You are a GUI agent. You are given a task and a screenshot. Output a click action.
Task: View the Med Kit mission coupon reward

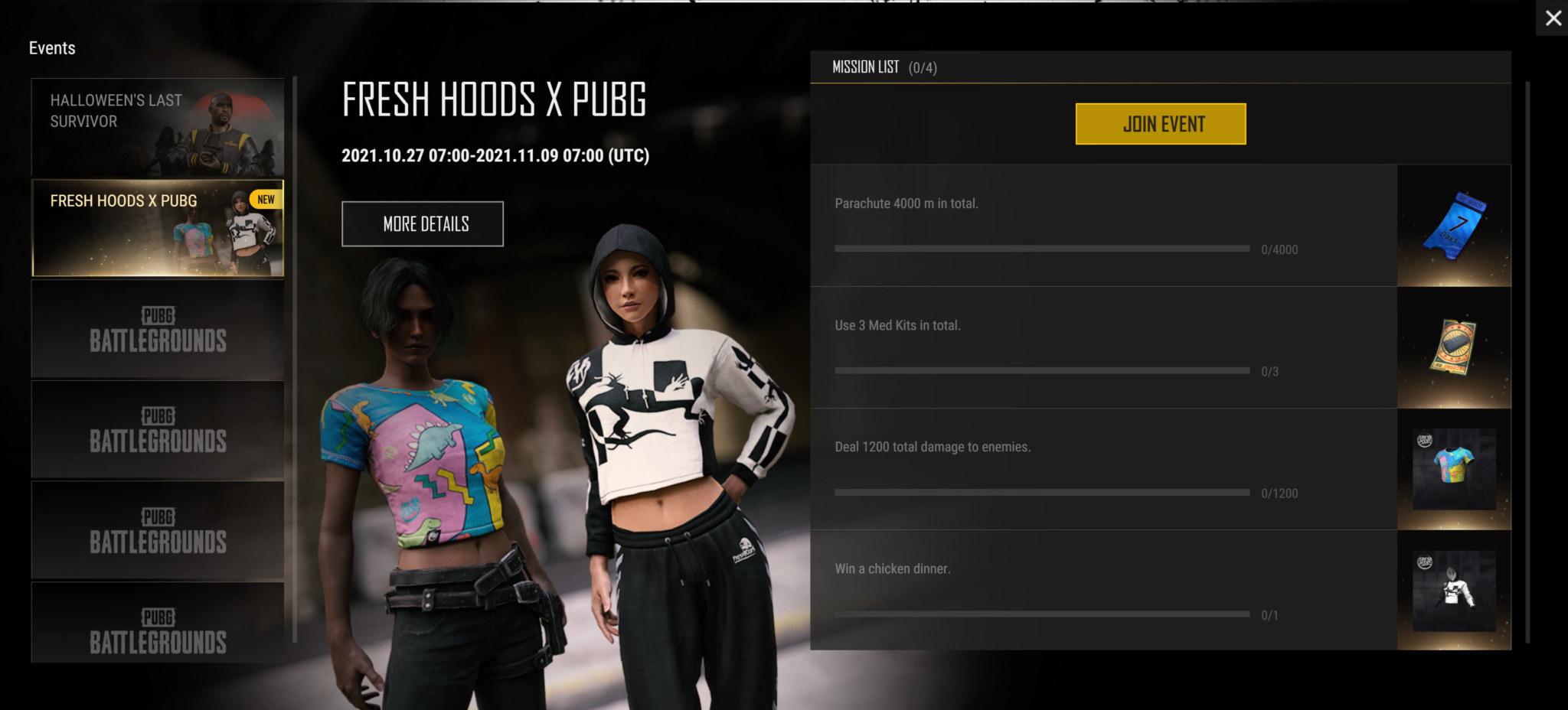[1453, 347]
